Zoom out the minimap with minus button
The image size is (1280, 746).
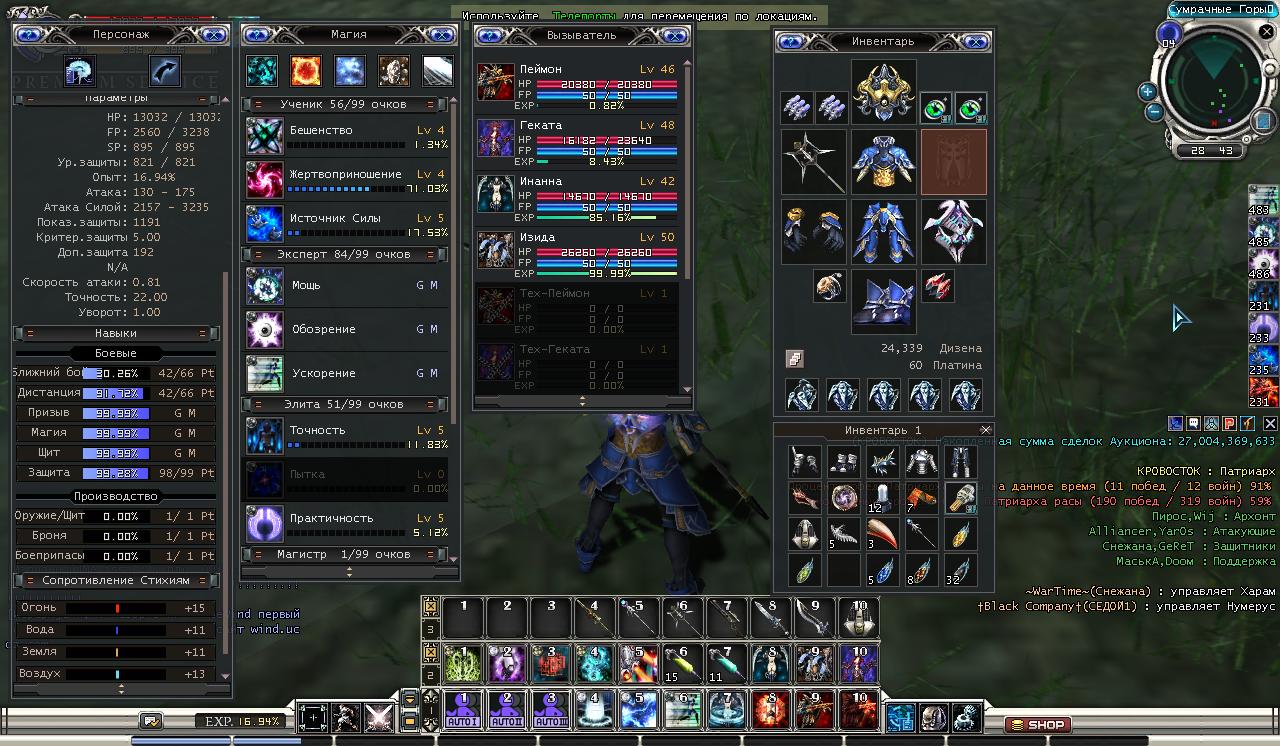click(1154, 111)
